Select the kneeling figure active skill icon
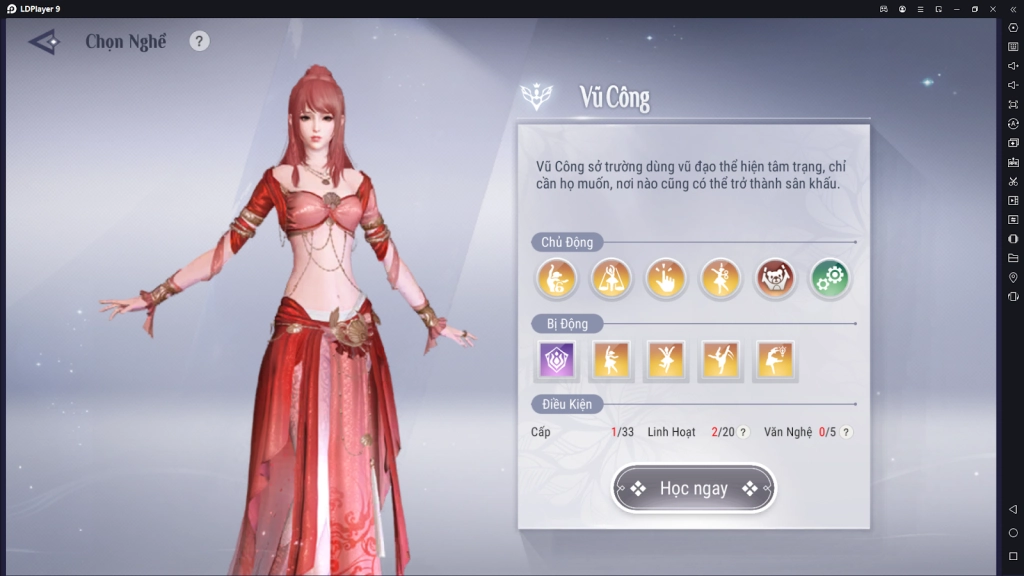The image size is (1024, 576). (556, 279)
